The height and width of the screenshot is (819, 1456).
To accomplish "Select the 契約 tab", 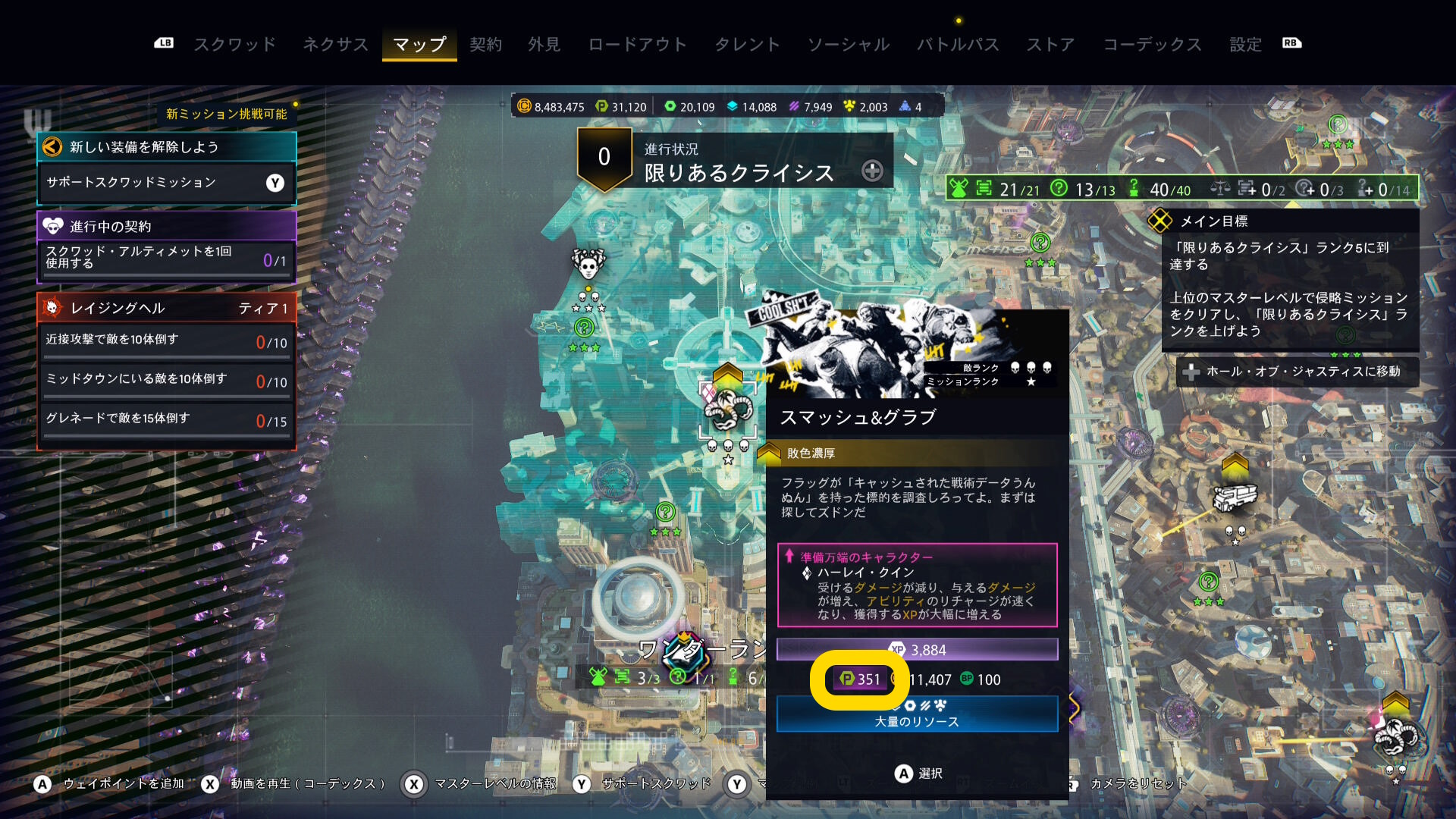I will (485, 45).
